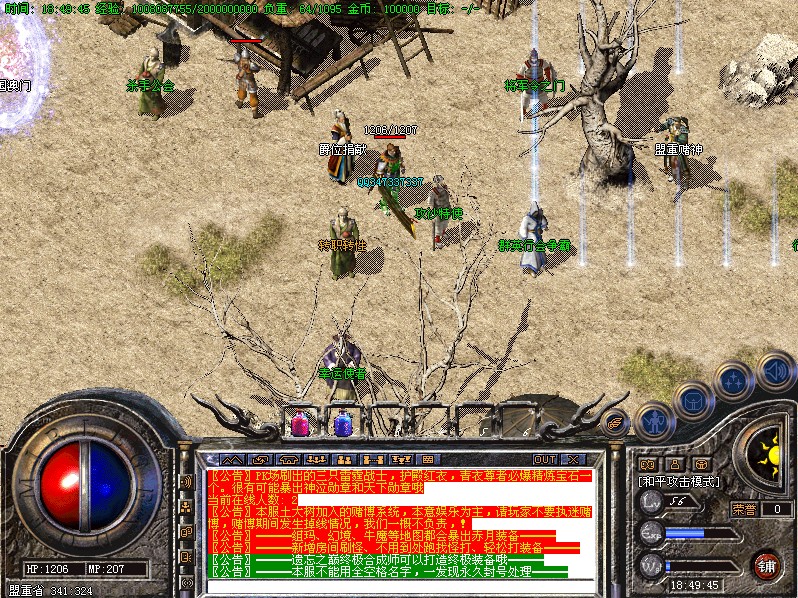The image size is (798, 598).
Task: Click the minimap button with mountain icon
Action: click(x=647, y=464)
